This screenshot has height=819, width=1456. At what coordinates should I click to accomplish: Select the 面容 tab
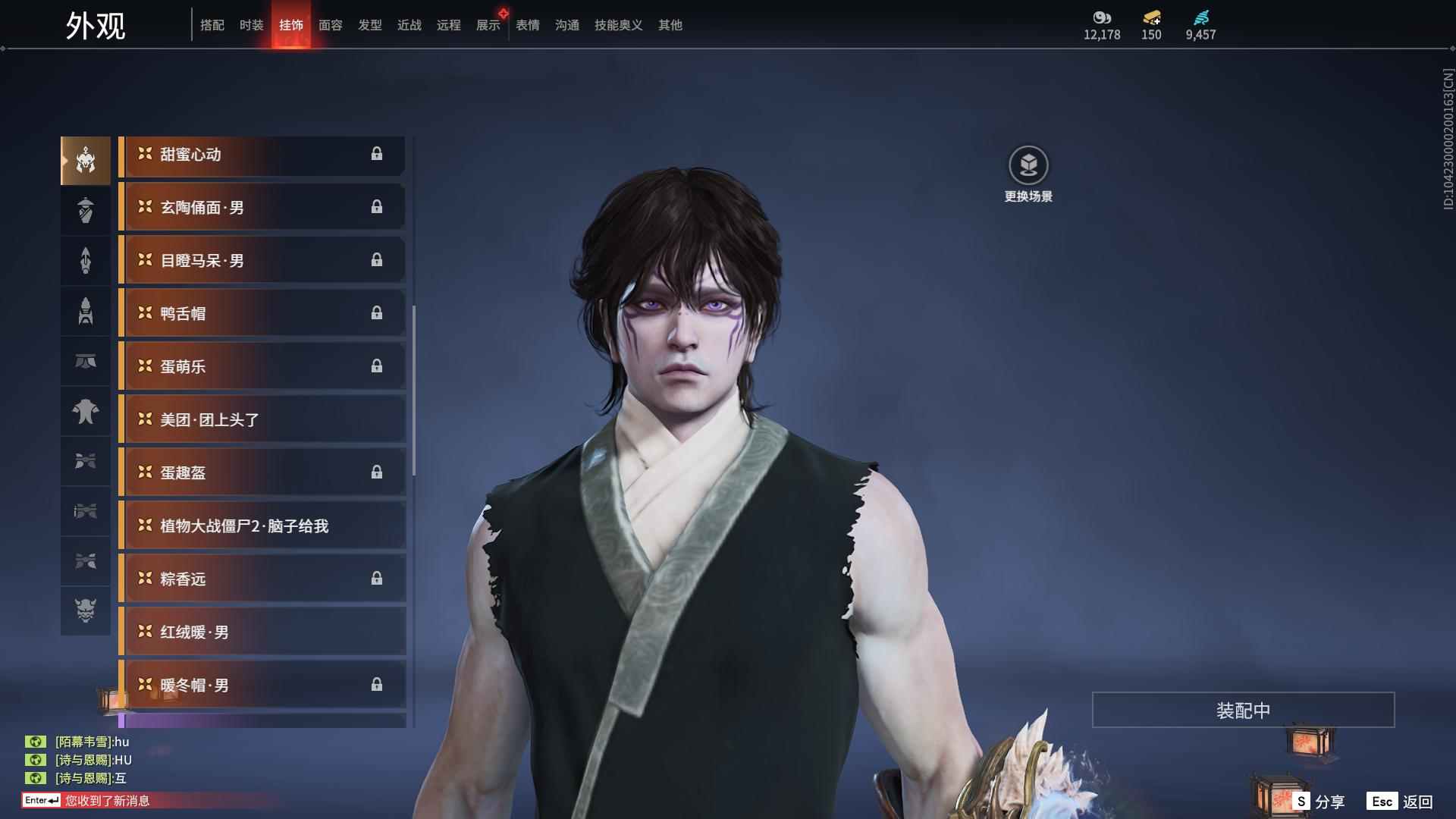pyautogui.click(x=331, y=25)
